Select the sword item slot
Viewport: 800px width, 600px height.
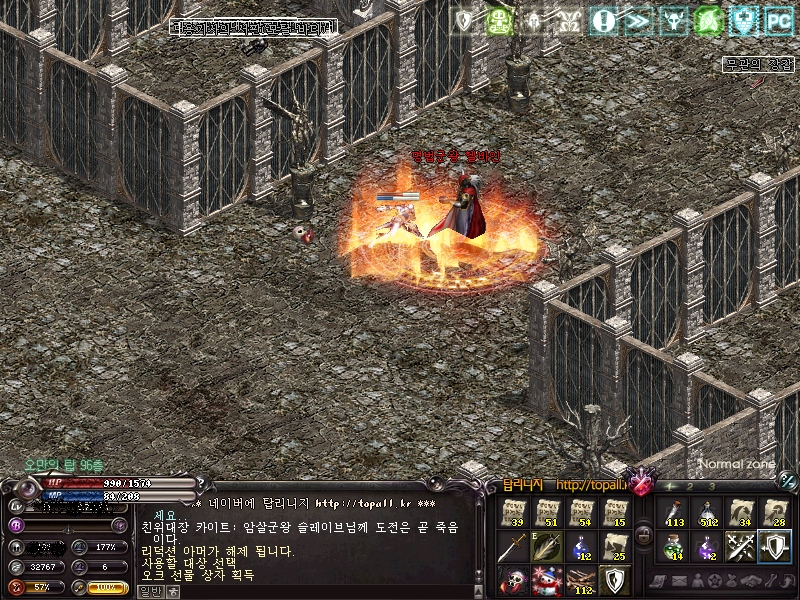(x=513, y=546)
